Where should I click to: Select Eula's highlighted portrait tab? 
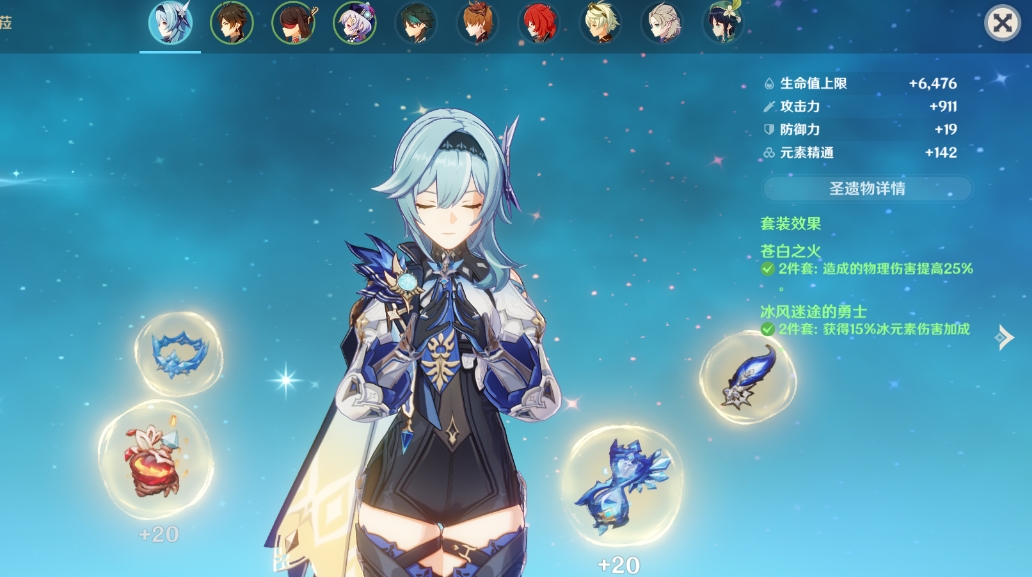[x=170, y=23]
